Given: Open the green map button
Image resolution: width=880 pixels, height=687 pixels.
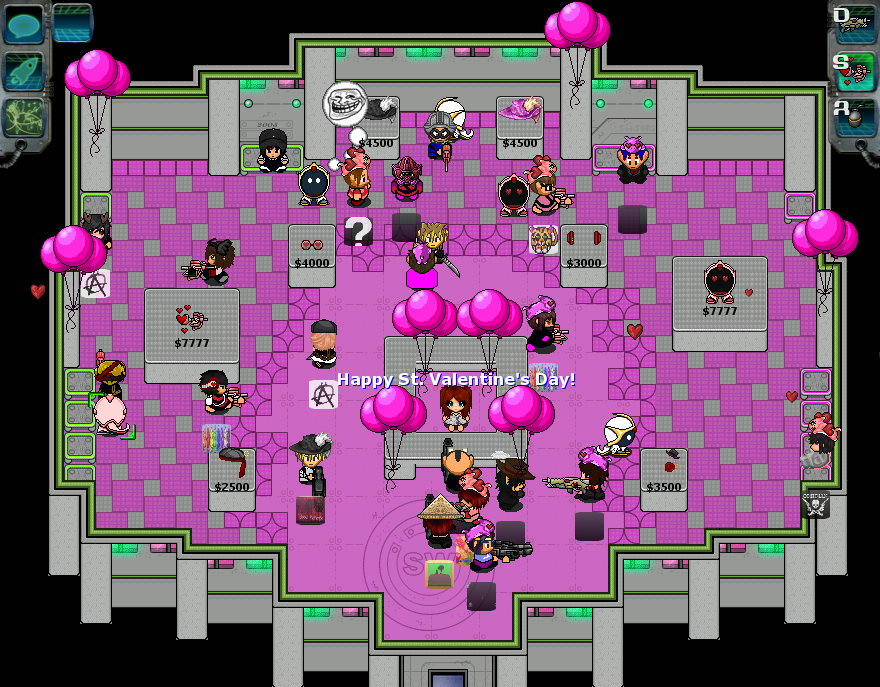Looking at the screenshot, I should tap(23, 118).
